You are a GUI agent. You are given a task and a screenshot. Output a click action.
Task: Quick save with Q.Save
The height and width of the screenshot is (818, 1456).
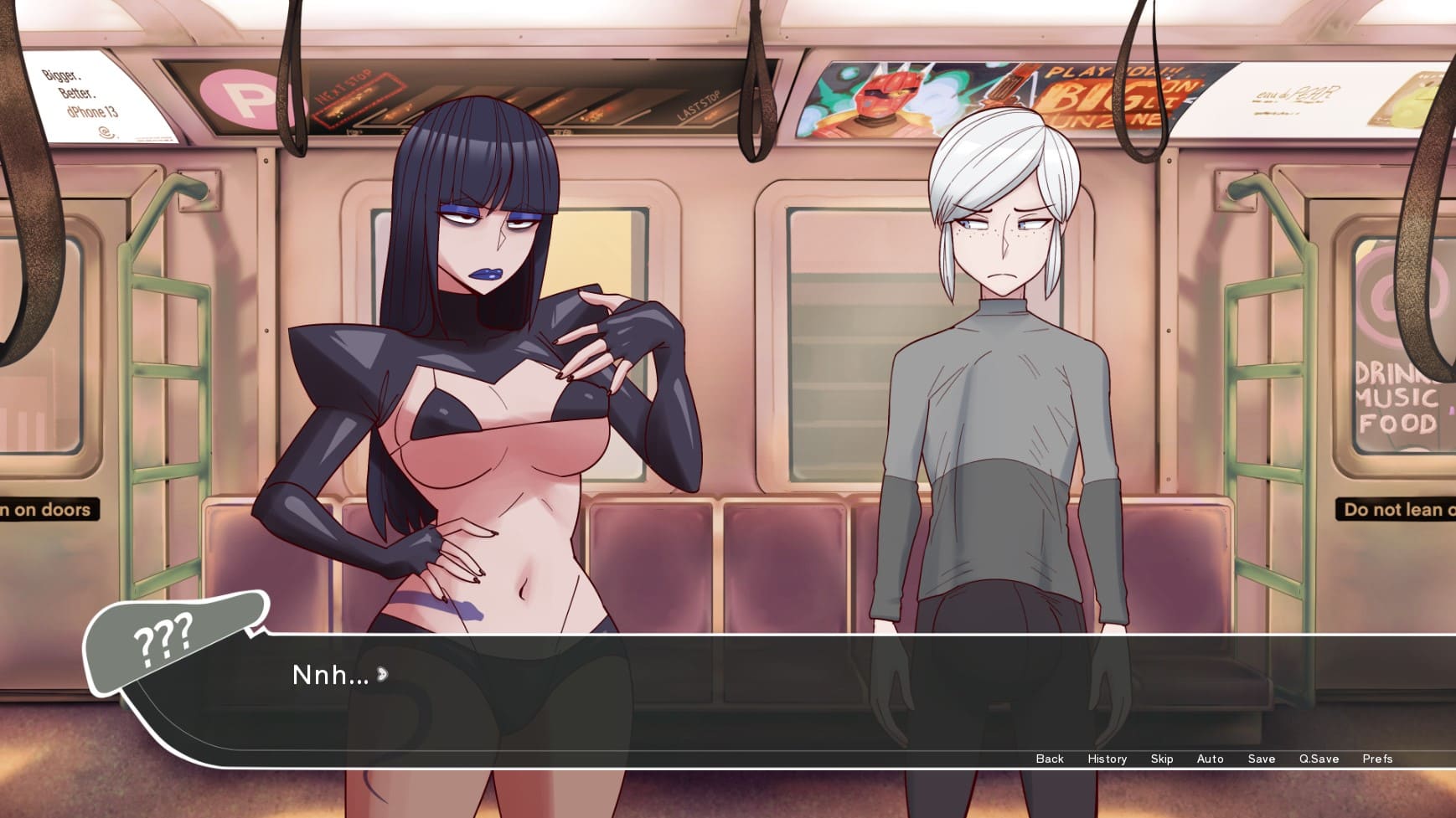(1319, 759)
